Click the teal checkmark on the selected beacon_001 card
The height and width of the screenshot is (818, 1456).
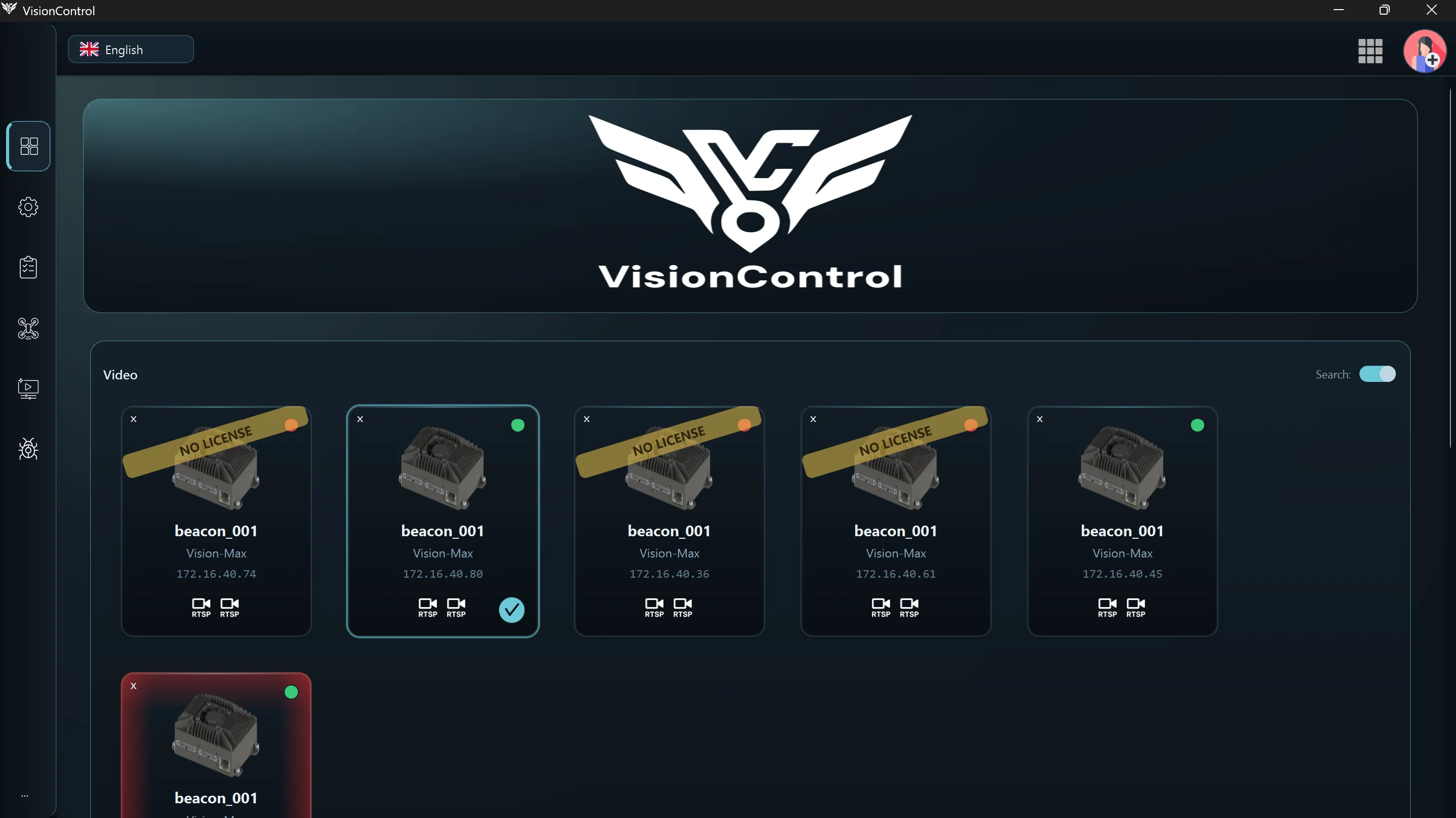pos(511,610)
